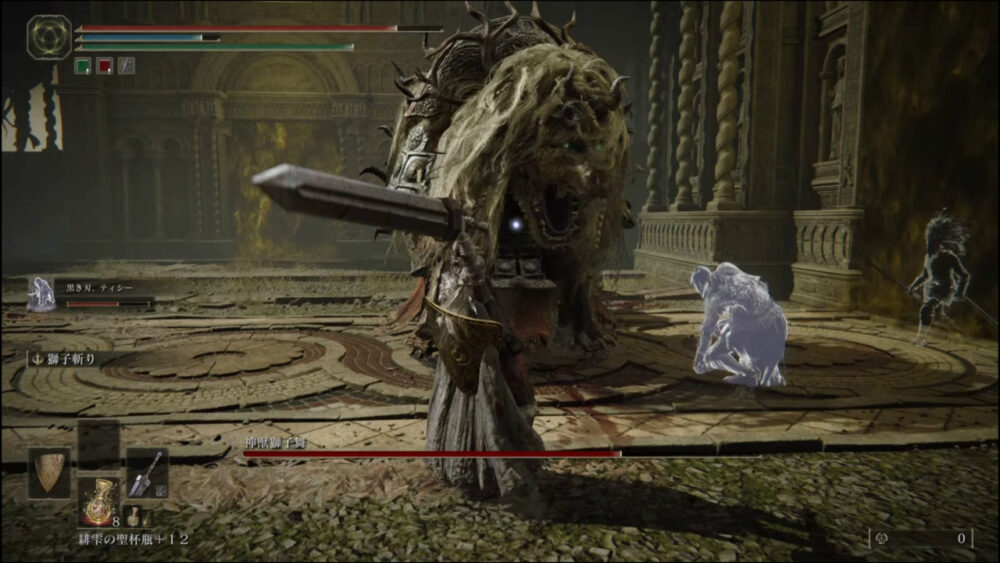Click the golden Elden Ring emblem icon
Image resolution: width=1000 pixels, height=563 pixels.
(x=48, y=37)
